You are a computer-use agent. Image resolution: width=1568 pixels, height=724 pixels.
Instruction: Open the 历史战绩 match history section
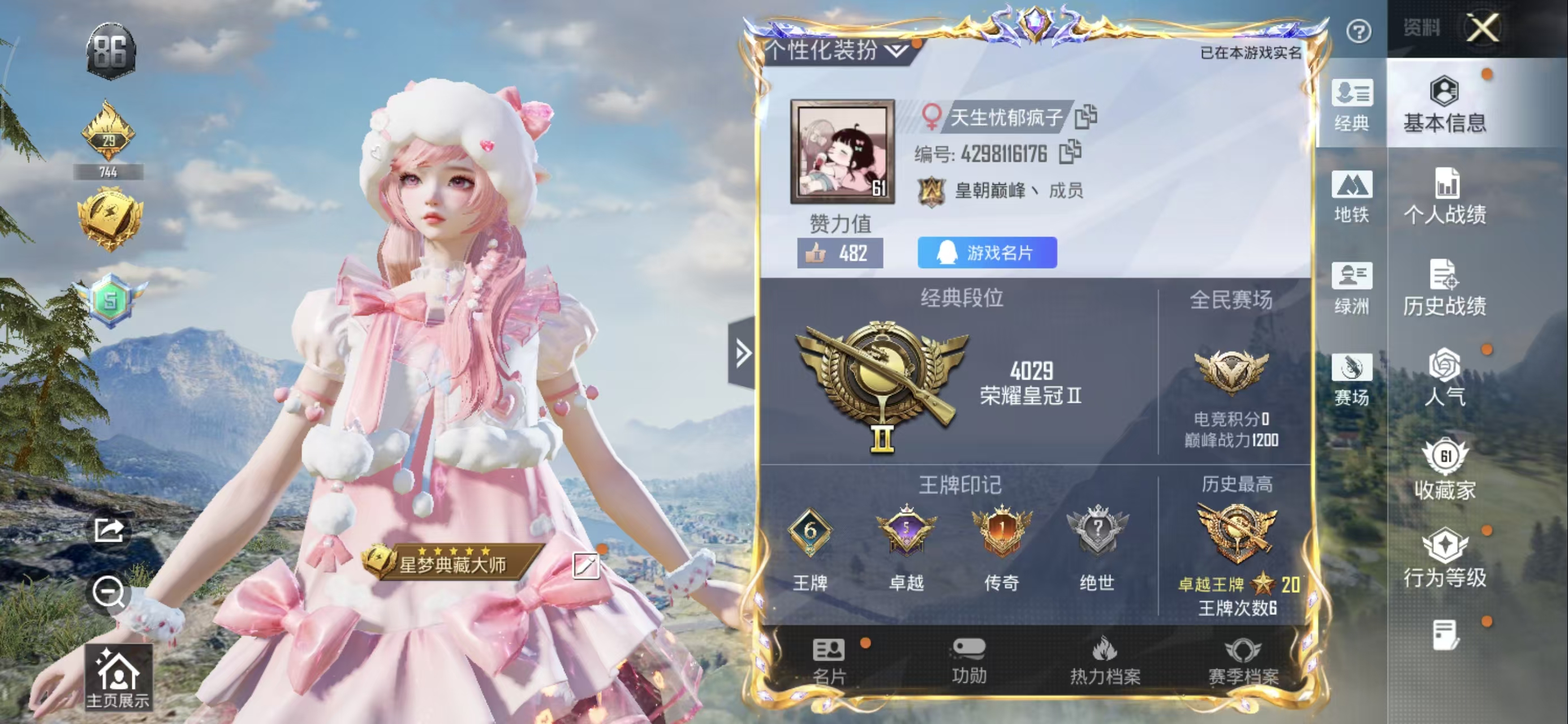(1444, 287)
